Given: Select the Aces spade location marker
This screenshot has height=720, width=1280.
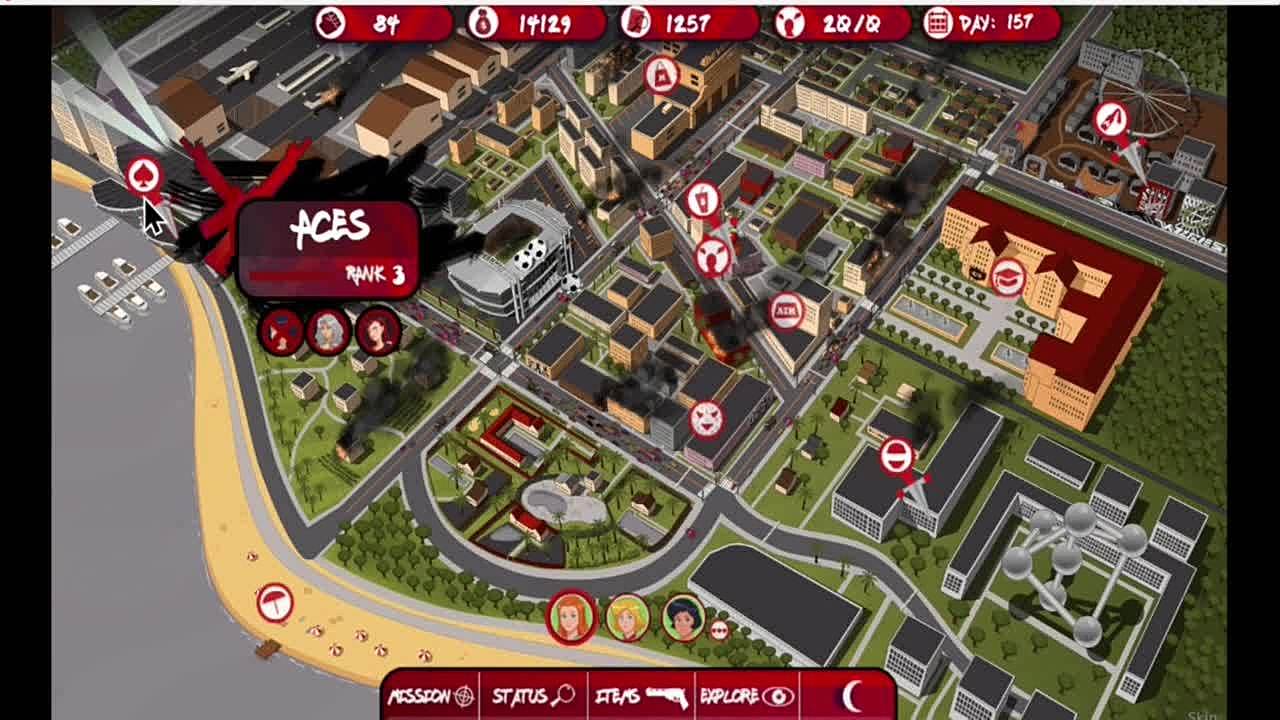Looking at the screenshot, I should click(x=144, y=177).
